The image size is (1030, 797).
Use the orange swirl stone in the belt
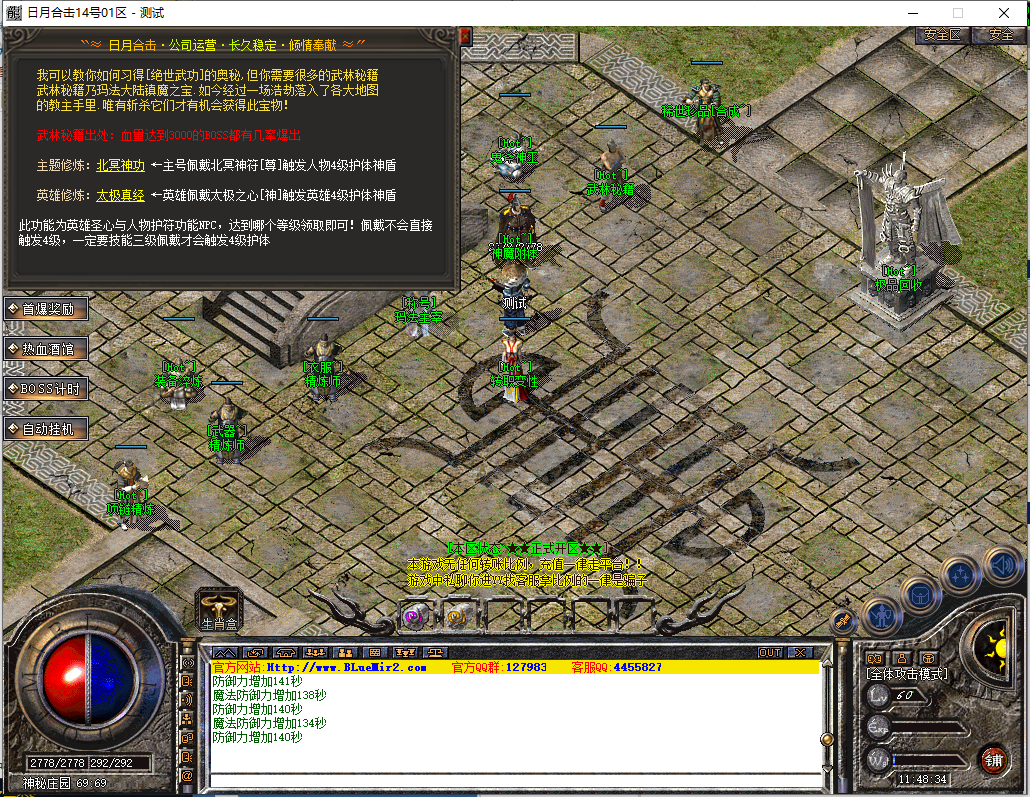point(457,616)
